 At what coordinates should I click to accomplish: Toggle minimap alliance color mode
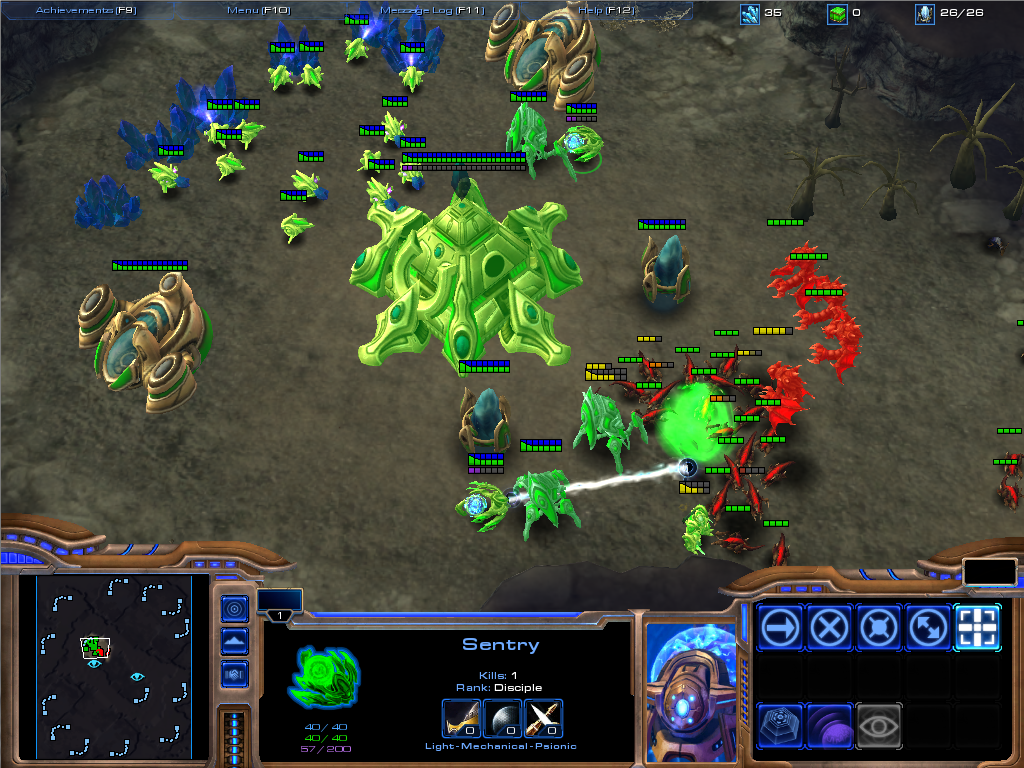[x=235, y=674]
